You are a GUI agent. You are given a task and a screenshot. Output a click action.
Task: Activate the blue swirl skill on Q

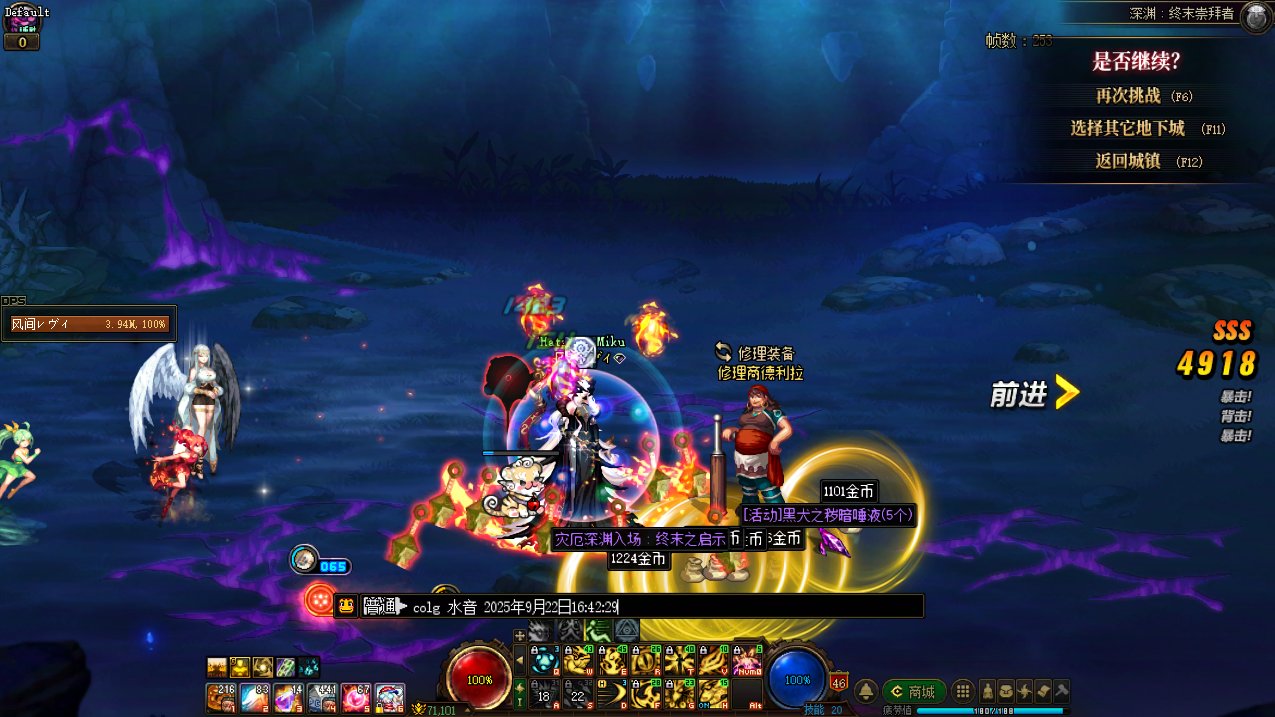[x=545, y=661]
